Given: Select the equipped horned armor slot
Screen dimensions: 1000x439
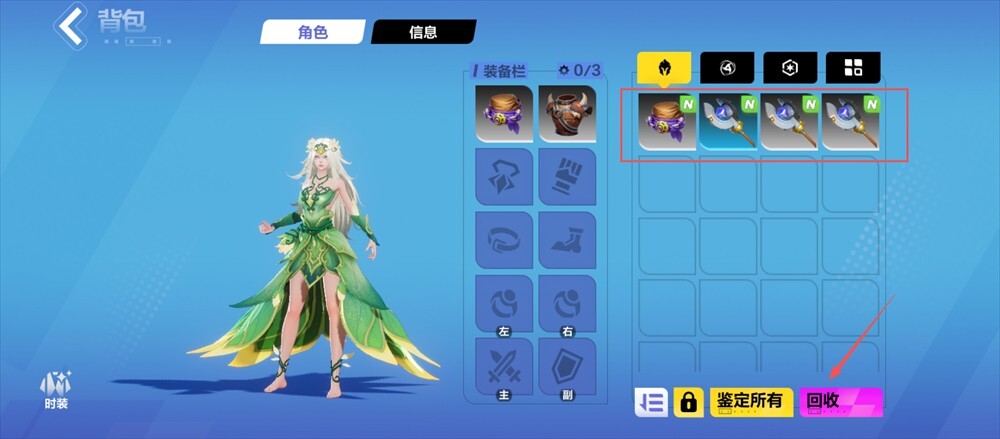Looking at the screenshot, I should [x=567, y=113].
